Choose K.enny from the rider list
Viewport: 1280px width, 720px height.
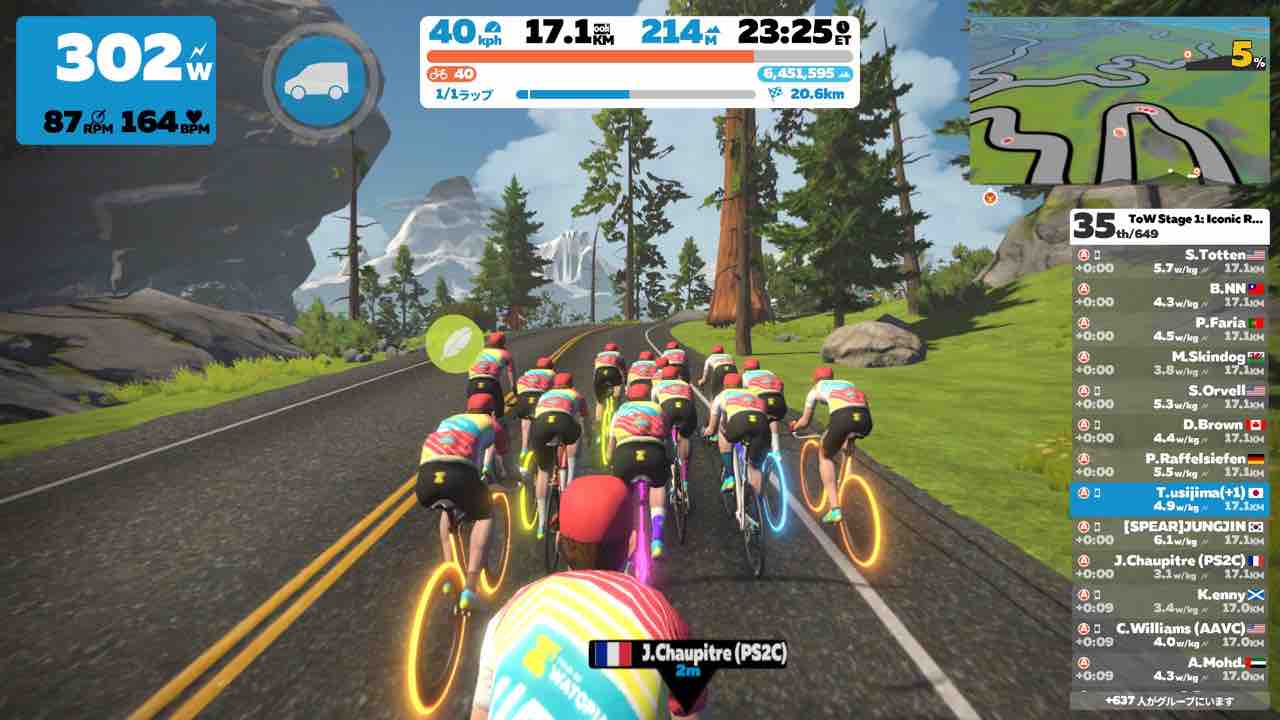pos(1169,602)
